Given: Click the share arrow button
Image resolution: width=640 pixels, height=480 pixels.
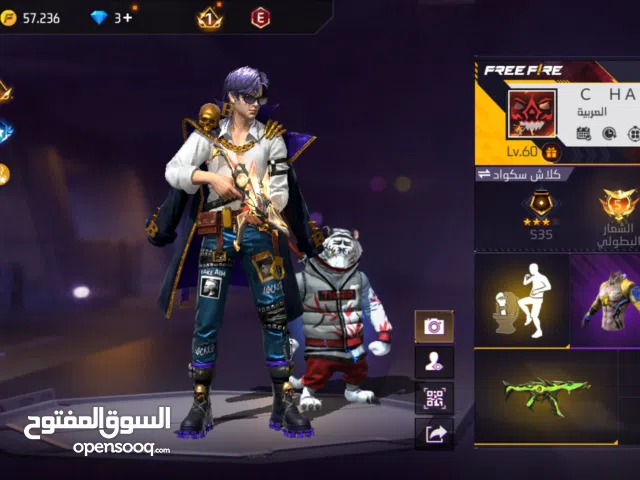Looking at the screenshot, I should coord(434,434).
